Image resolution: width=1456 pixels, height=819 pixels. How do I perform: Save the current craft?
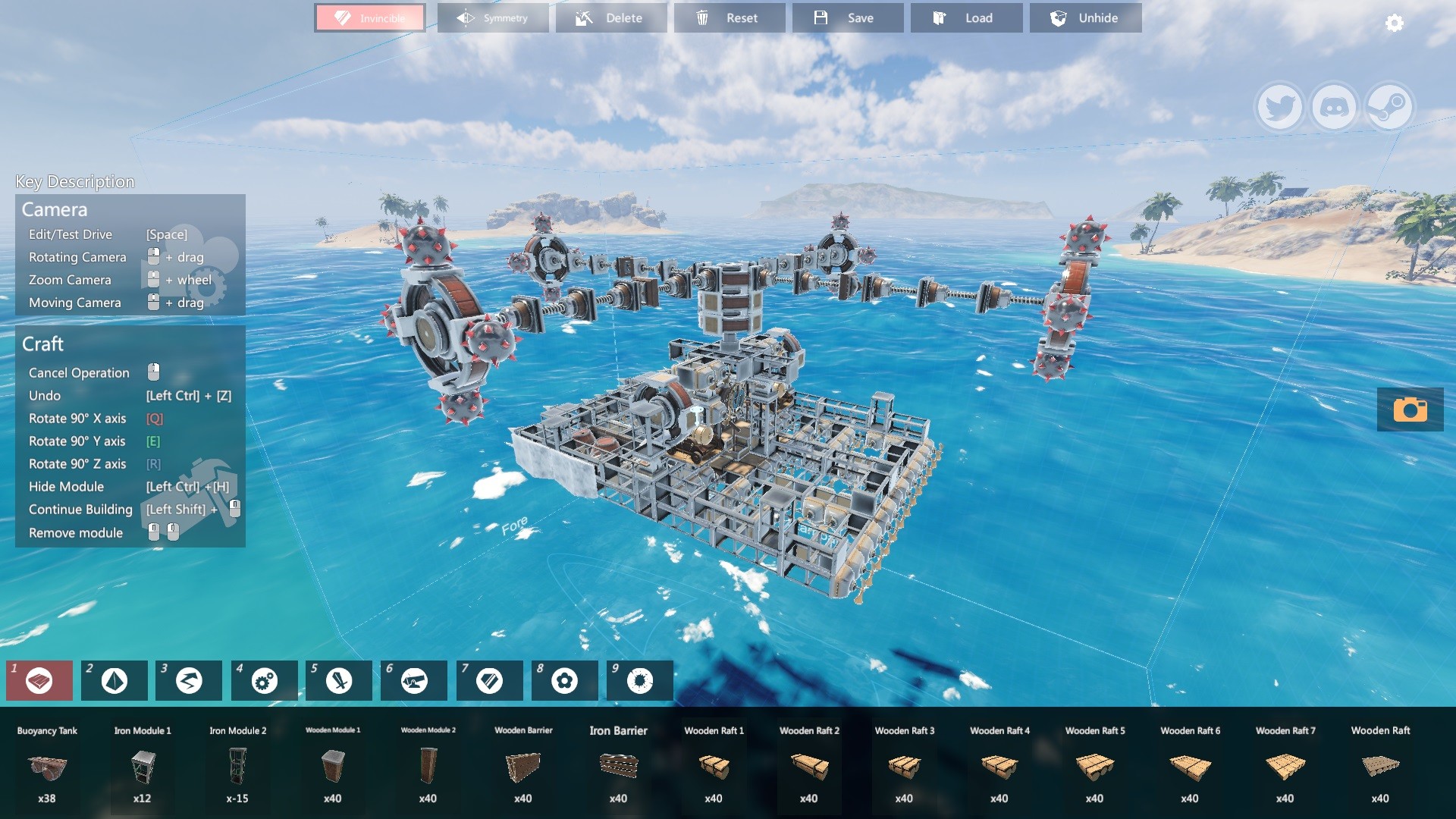coord(849,17)
